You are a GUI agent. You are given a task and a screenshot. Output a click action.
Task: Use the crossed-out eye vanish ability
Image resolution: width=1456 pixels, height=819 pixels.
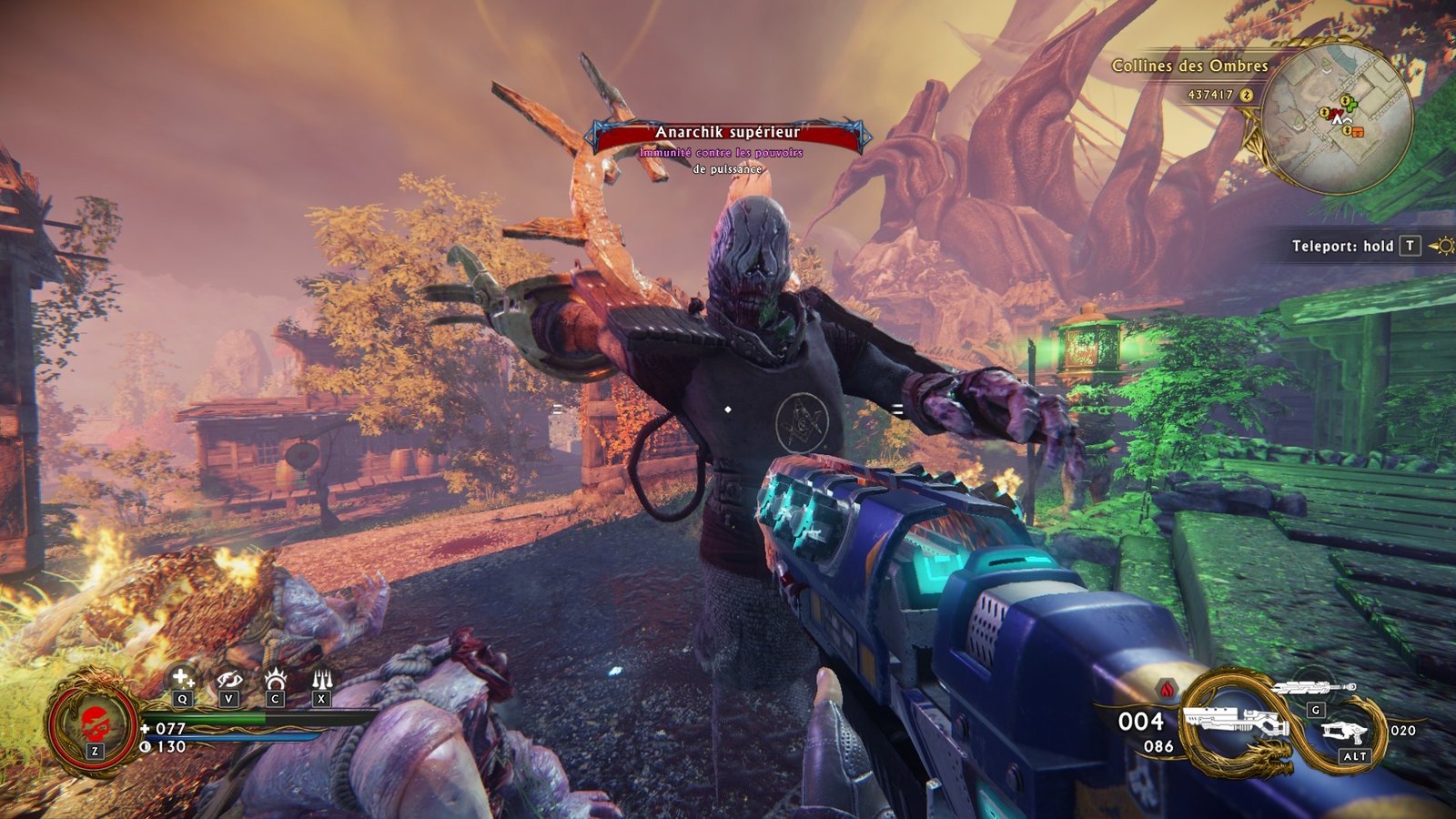(228, 679)
